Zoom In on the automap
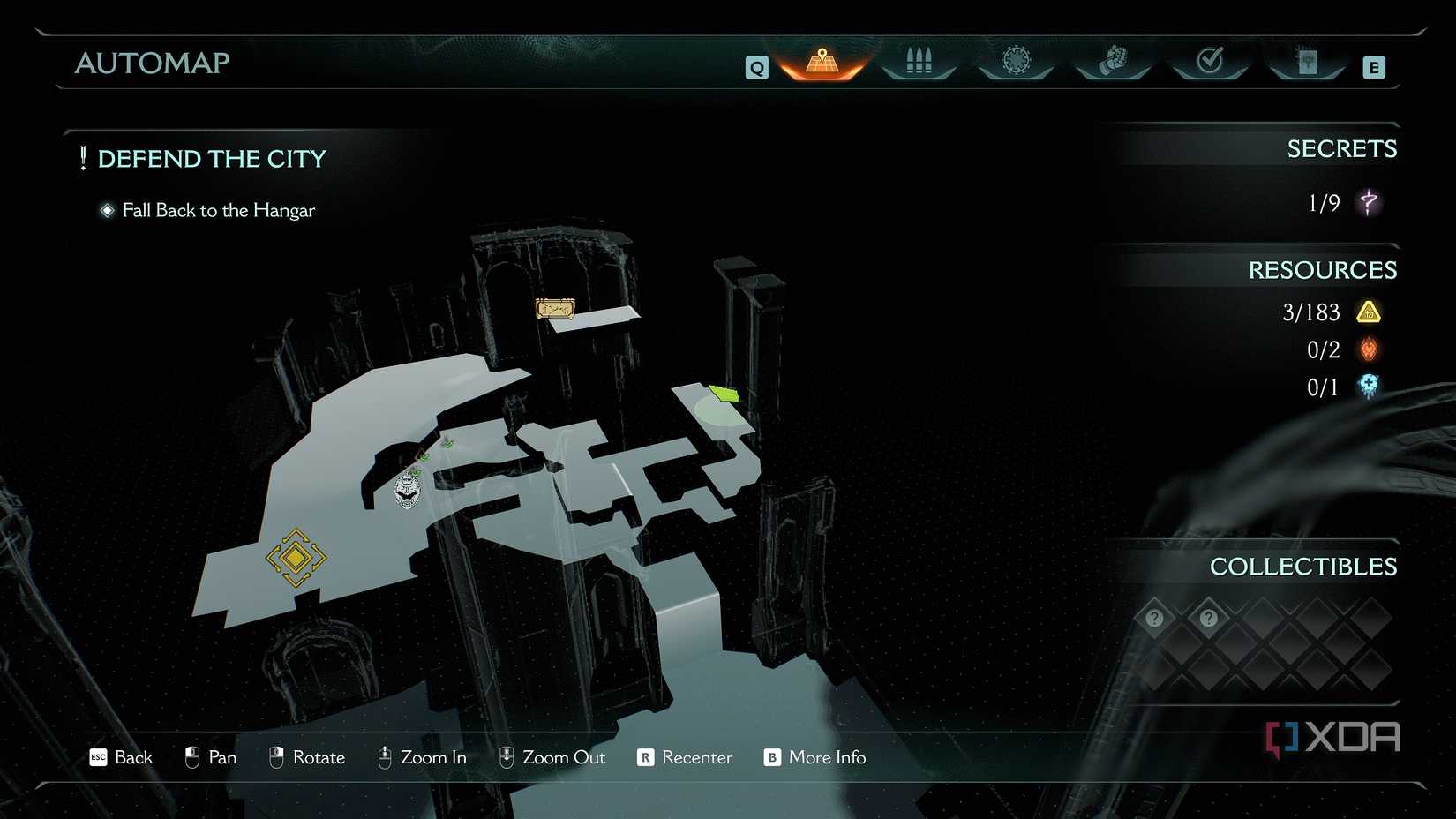 422,757
